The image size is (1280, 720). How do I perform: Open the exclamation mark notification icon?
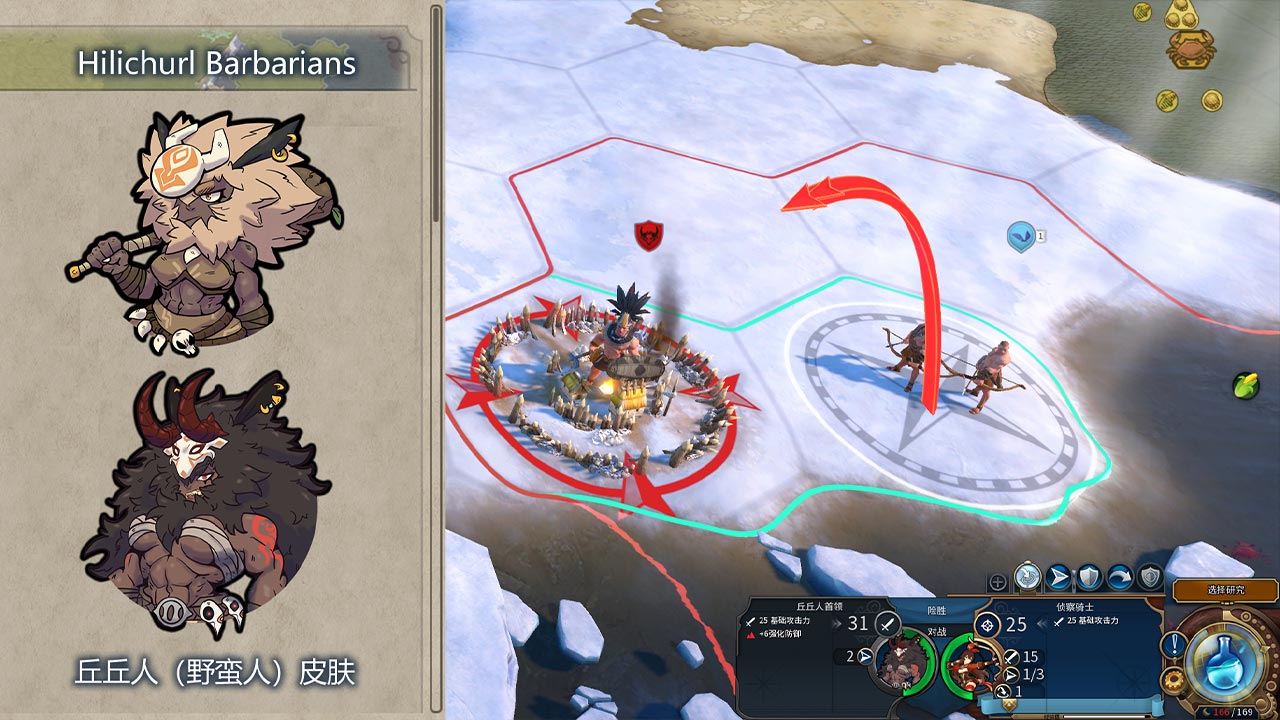[x=1172, y=645]
